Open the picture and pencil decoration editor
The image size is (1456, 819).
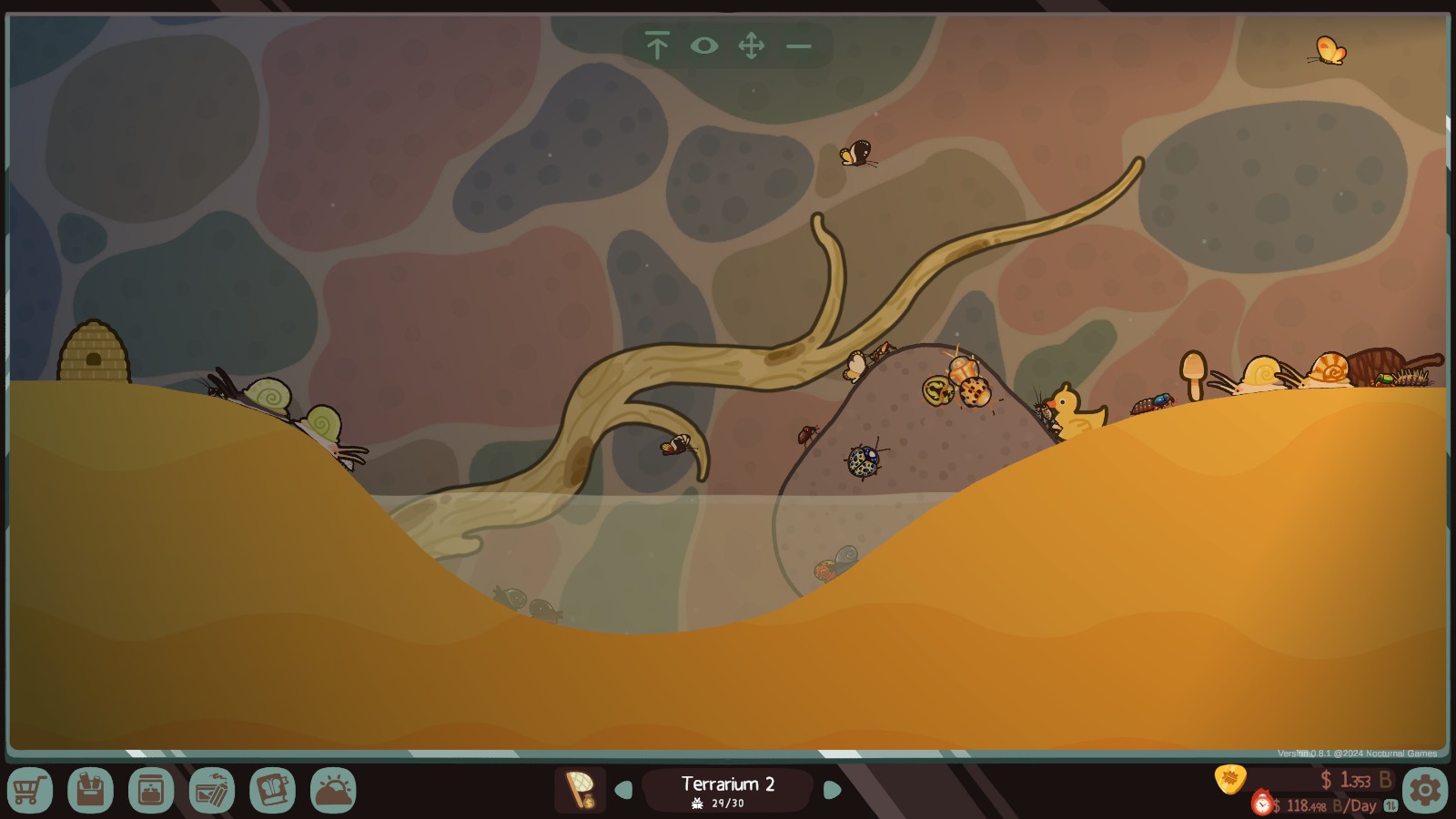point(212,790)
